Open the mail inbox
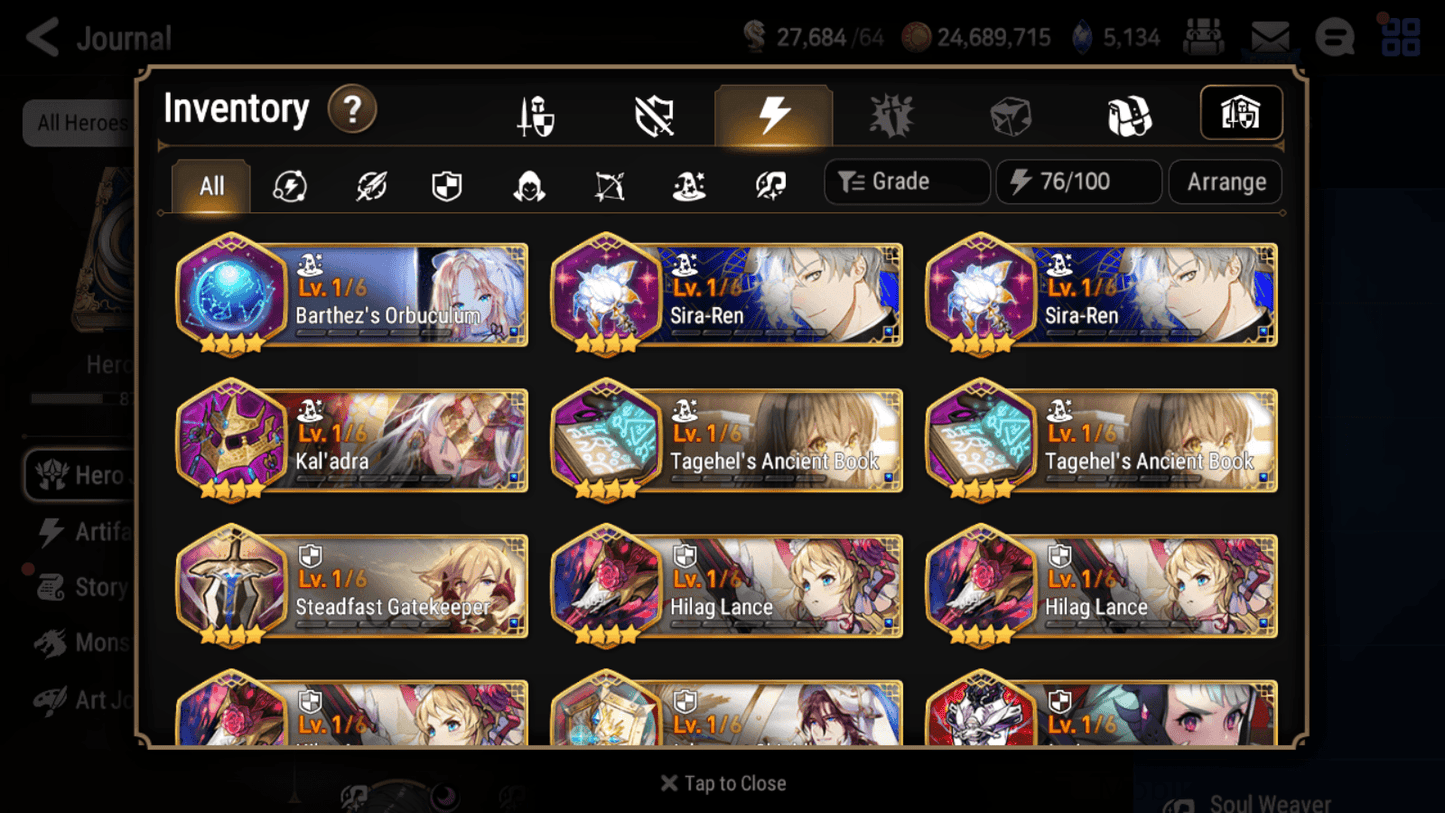Viewport: 1445px width, 813px height. [x=1272, y=36]
